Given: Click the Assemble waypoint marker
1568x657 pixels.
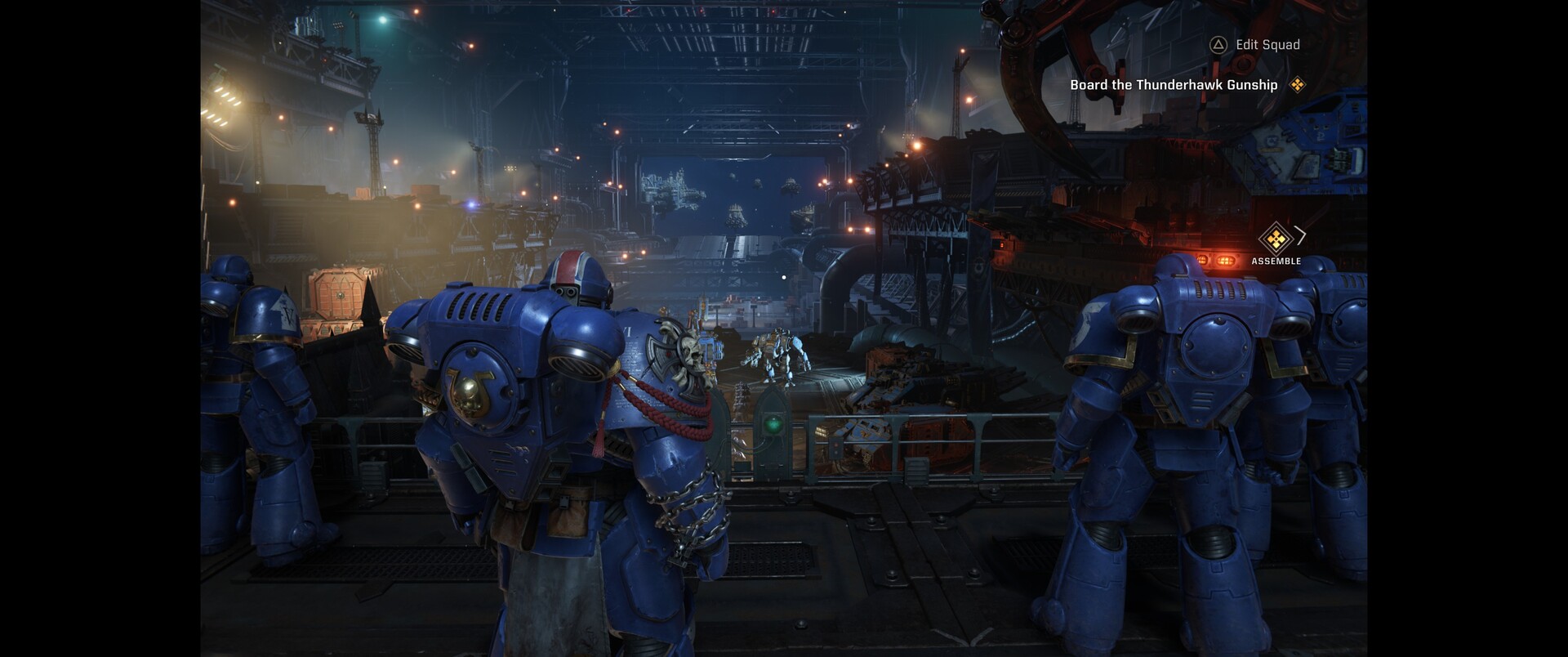Looking at the screenshot, I should pos(1276,239).
